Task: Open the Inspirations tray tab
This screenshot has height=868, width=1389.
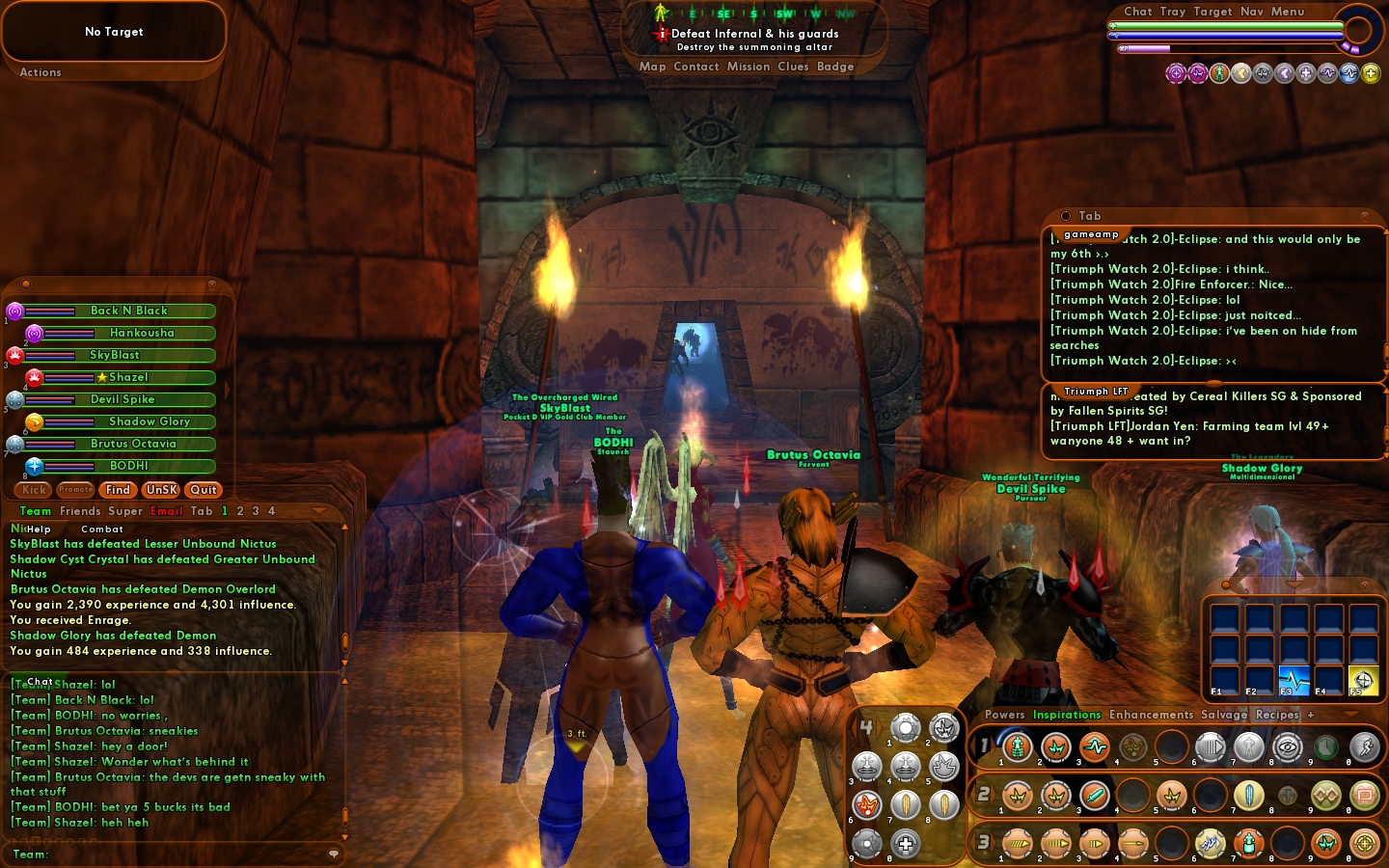Action: tap(1067, 715)
